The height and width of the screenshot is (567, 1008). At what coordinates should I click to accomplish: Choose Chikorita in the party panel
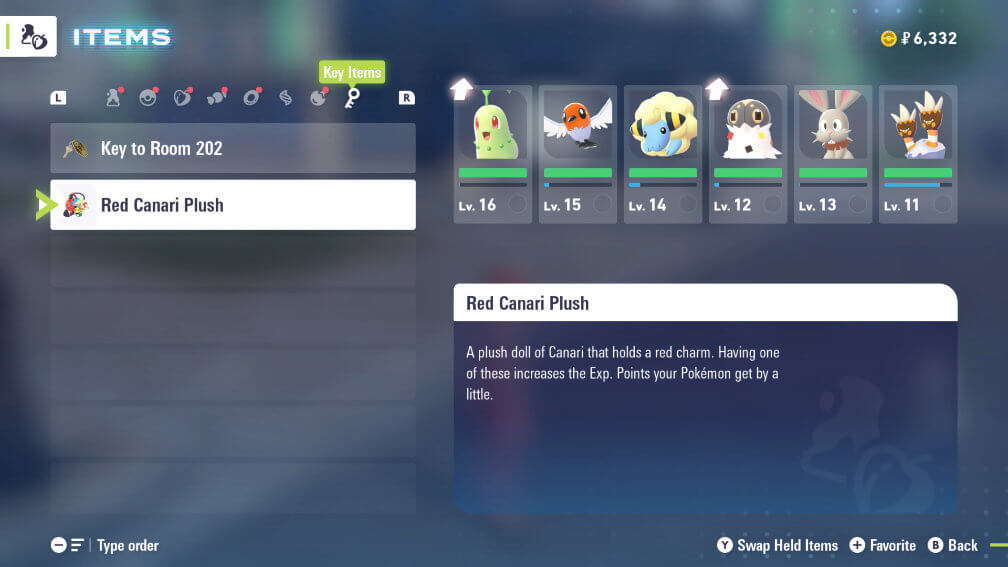[x=493, y=153]
